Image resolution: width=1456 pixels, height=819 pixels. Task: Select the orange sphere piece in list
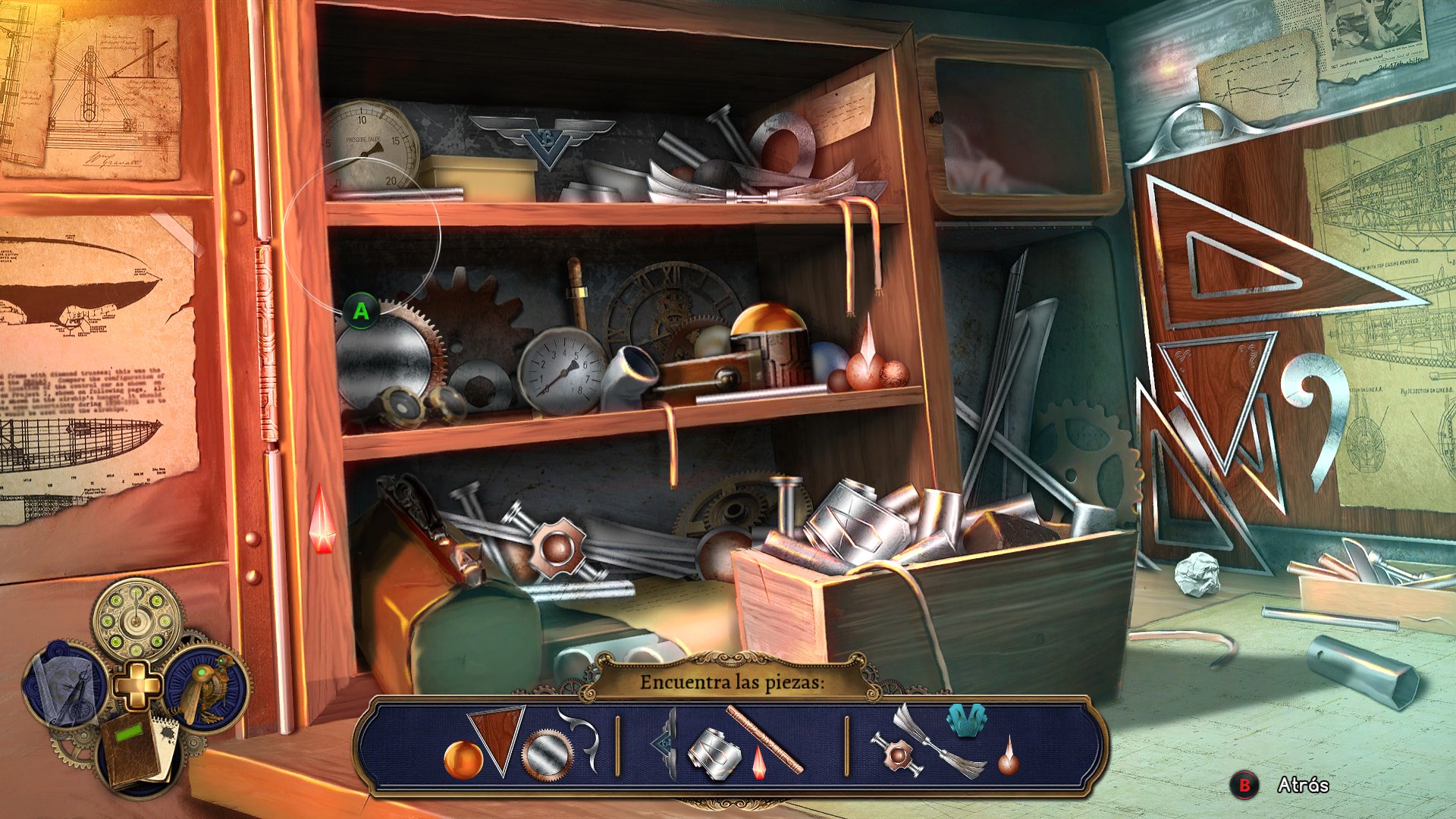click(x=463, y=758)
